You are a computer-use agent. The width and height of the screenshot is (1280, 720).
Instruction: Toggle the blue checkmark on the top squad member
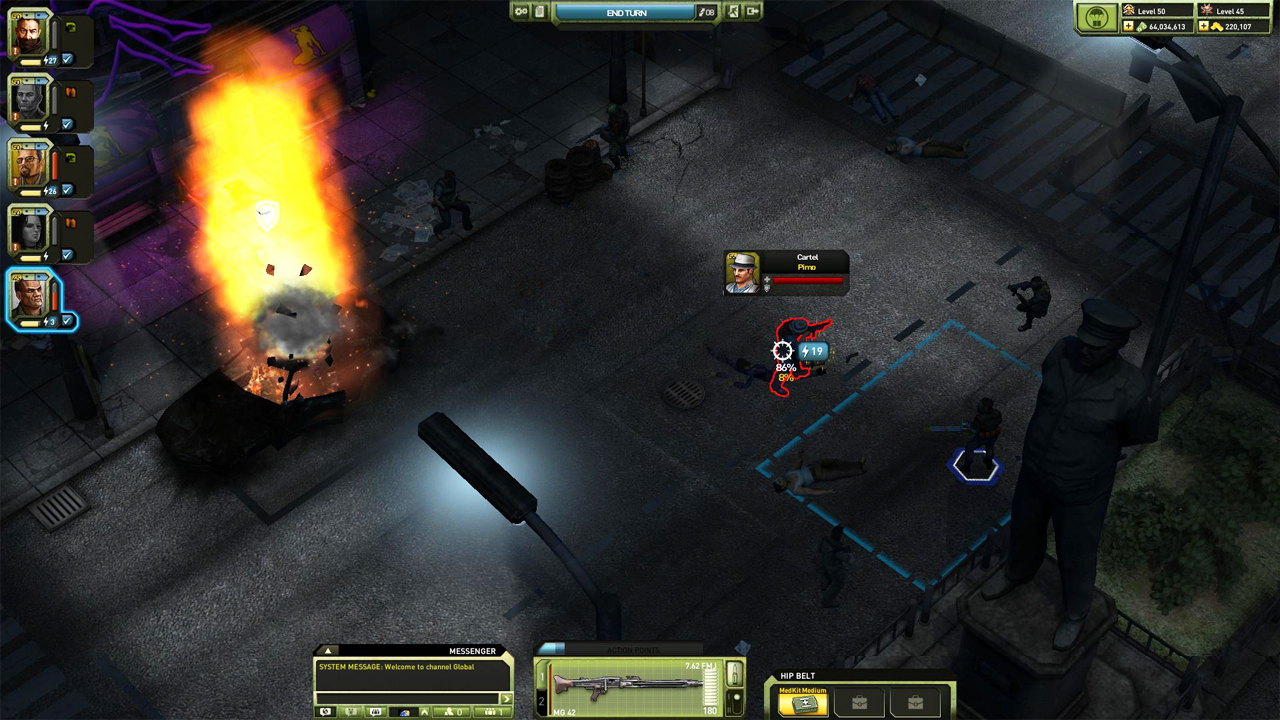[66, 58]
